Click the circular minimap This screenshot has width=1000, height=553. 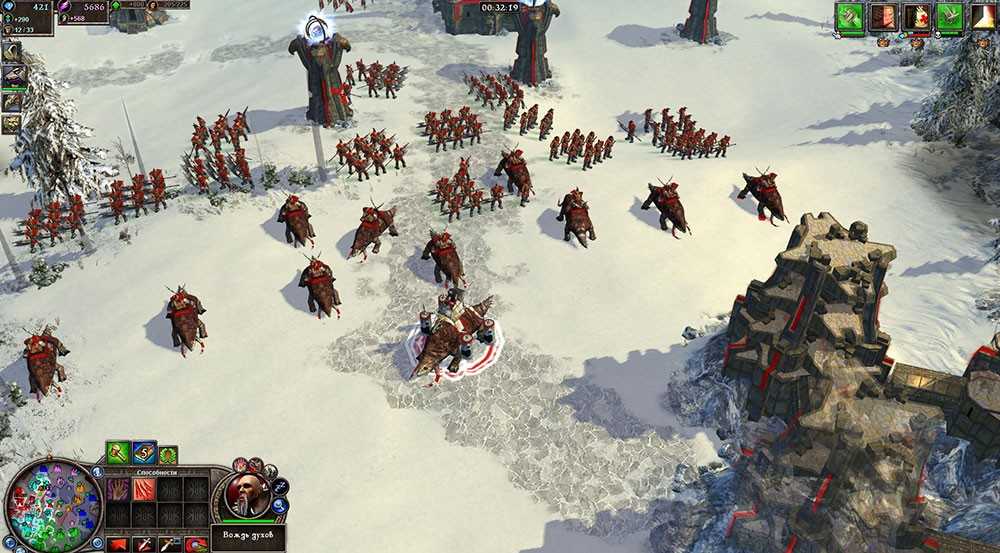53,506
